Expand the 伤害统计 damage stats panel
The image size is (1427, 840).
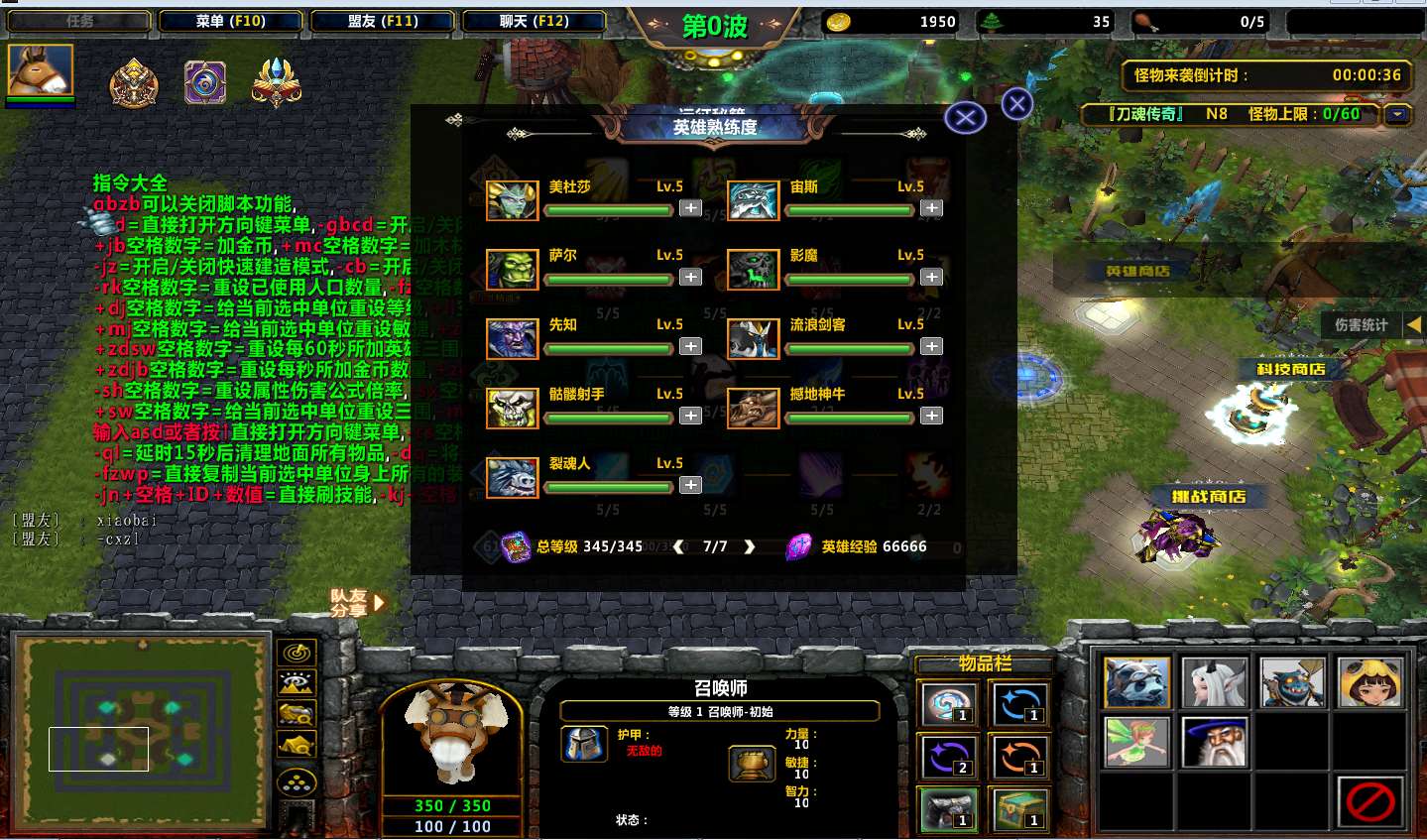[x=1414, y=324]
